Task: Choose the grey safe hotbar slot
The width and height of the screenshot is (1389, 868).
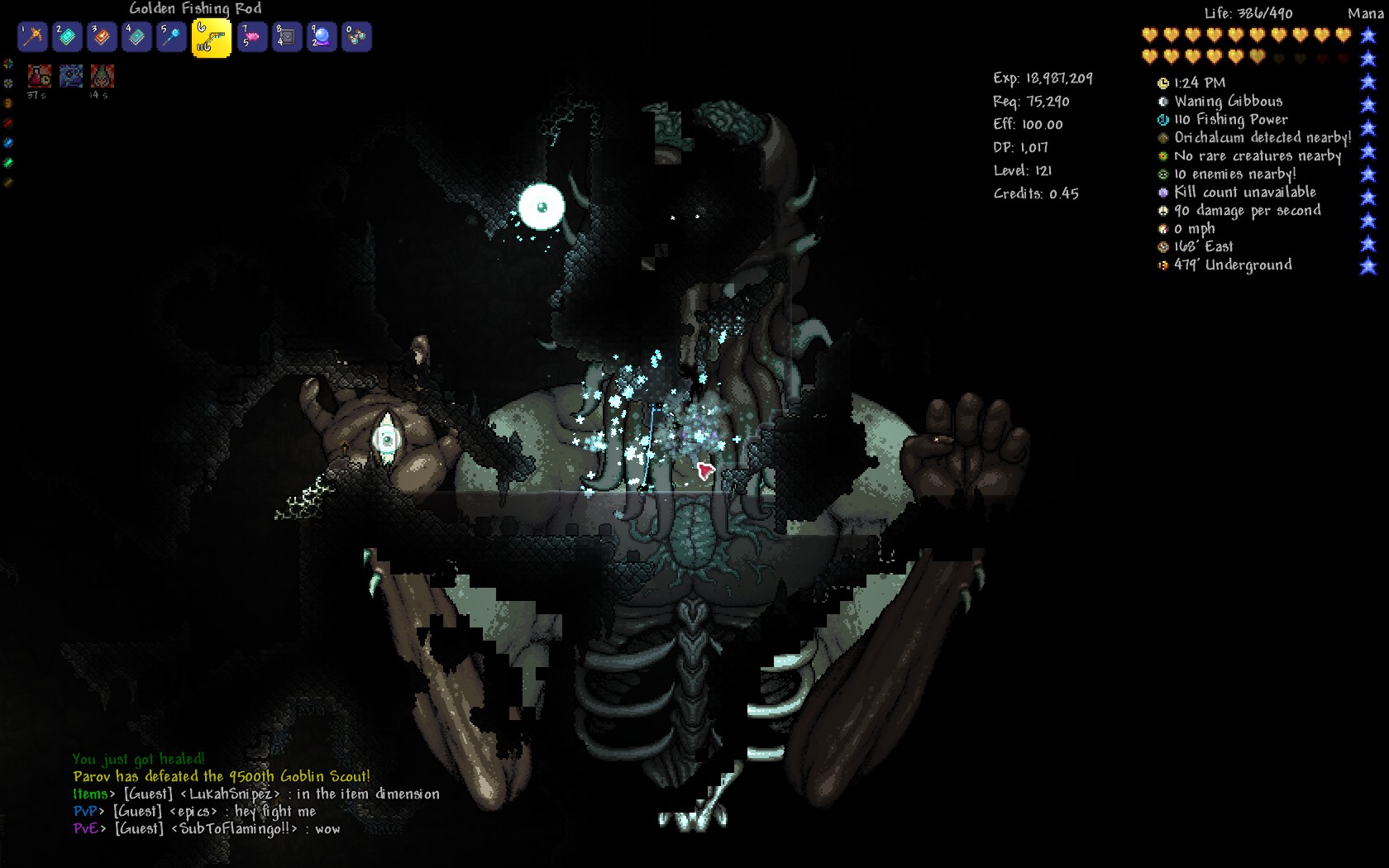Action: pyautogui.click(x=287, y=36)
